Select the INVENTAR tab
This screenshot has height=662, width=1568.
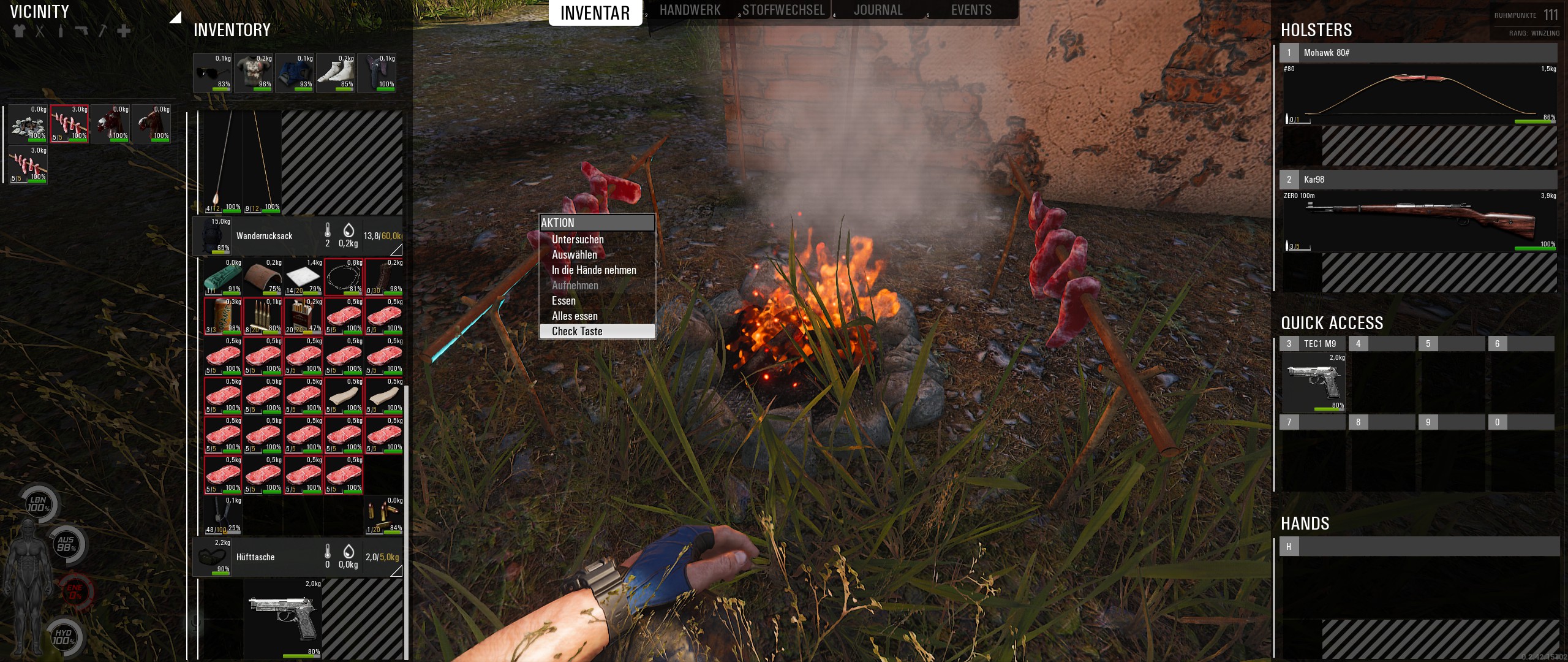pyautogui.click(x=595, y=13)
